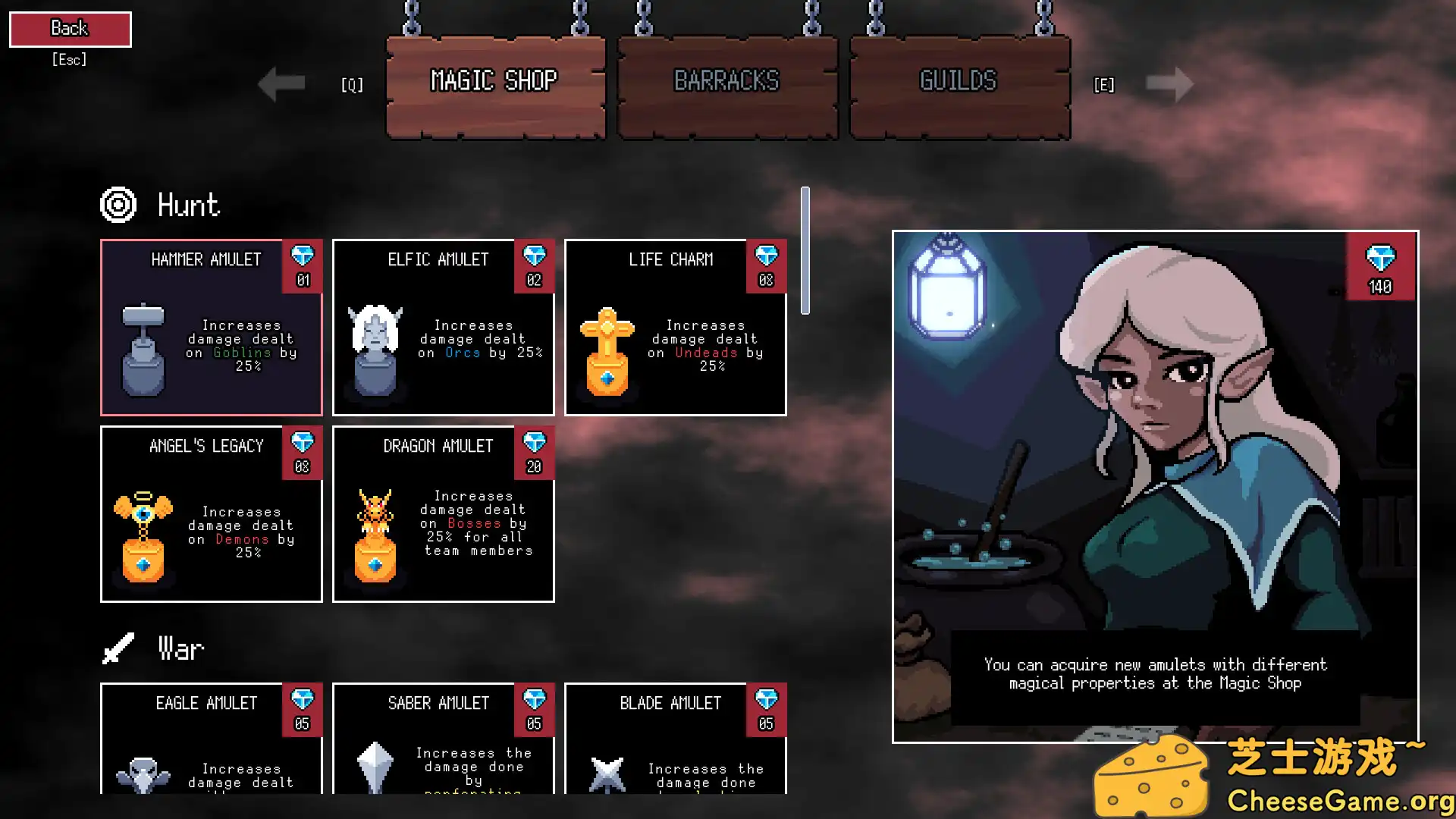Click the gem price on Dragon Amulet
Screen dimensions: 1456x819
535,453
